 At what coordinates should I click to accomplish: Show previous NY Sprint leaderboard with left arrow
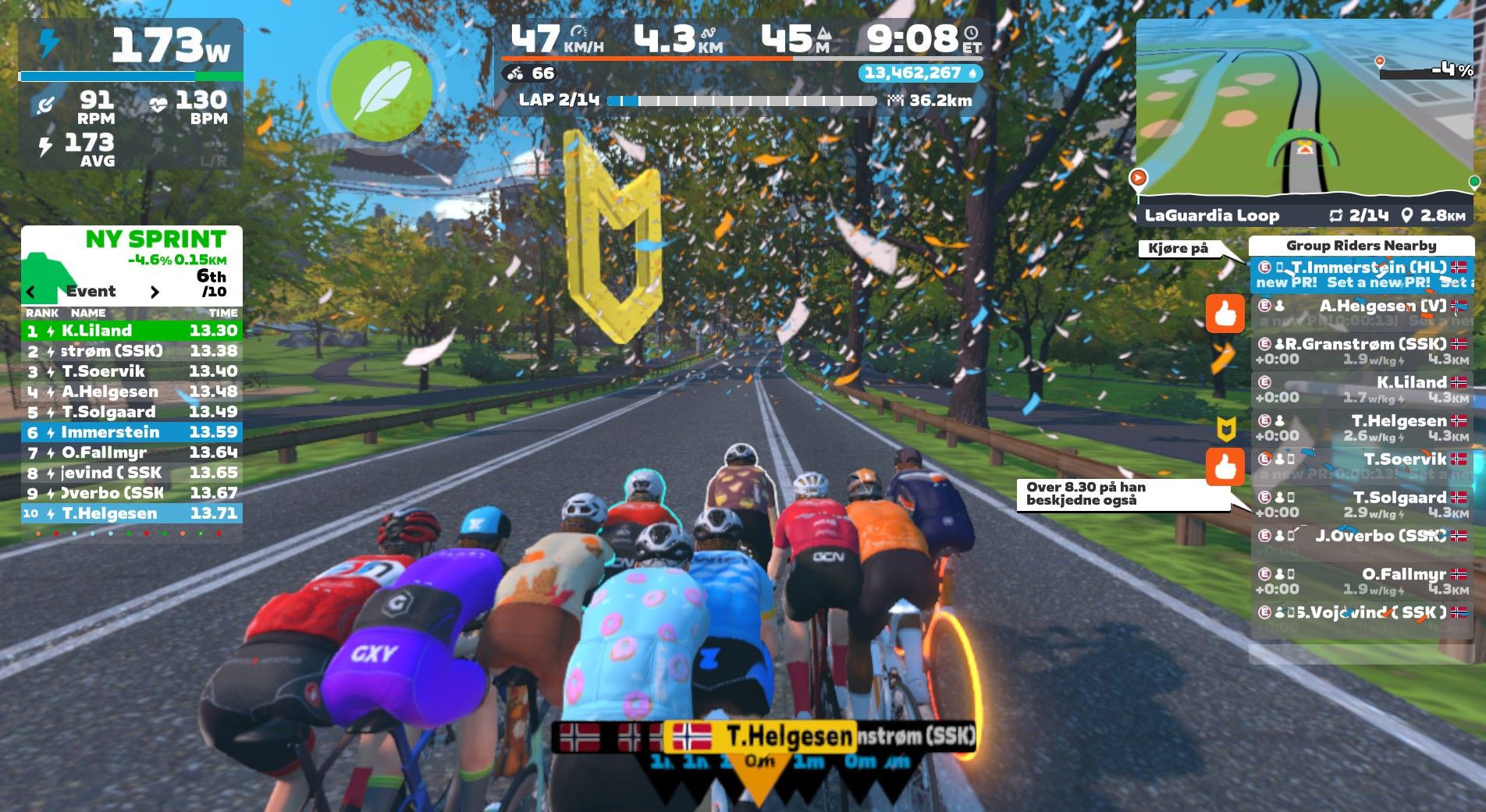click(x=31, y=293)
